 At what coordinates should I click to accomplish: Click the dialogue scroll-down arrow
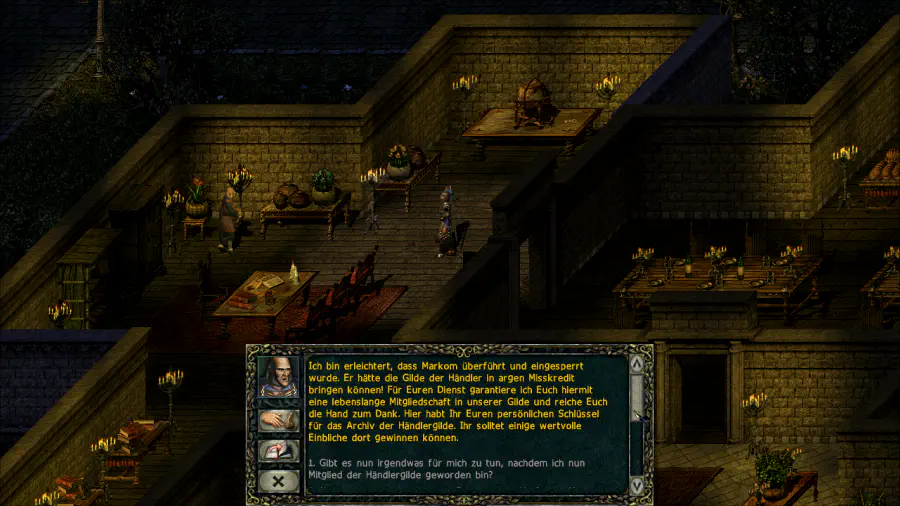tap(637, 484)
